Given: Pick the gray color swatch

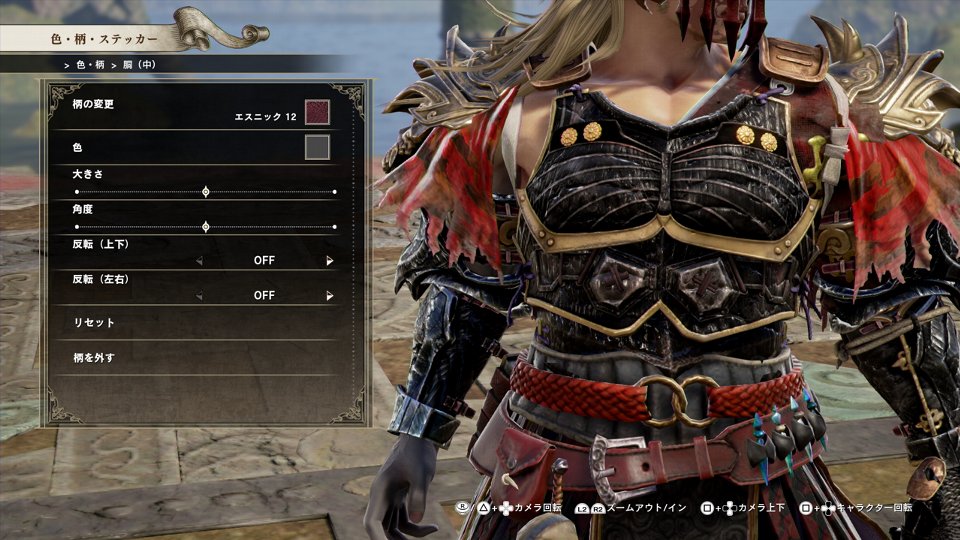Looking at the screenshot, I should pyautogui.click(x=317, y=148).
